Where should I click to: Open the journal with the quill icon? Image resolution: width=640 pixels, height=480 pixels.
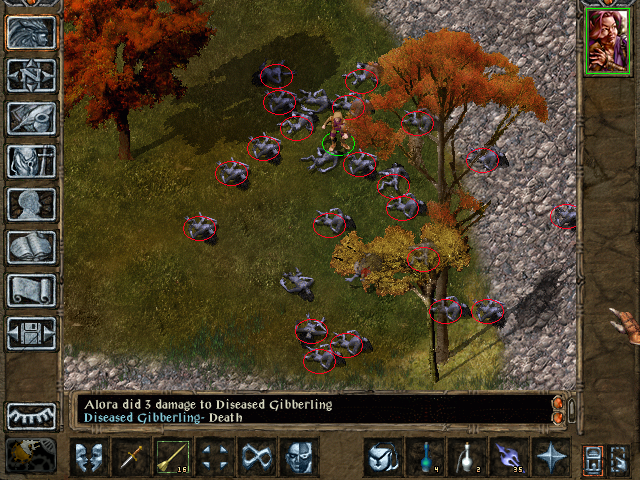[31, 118]
